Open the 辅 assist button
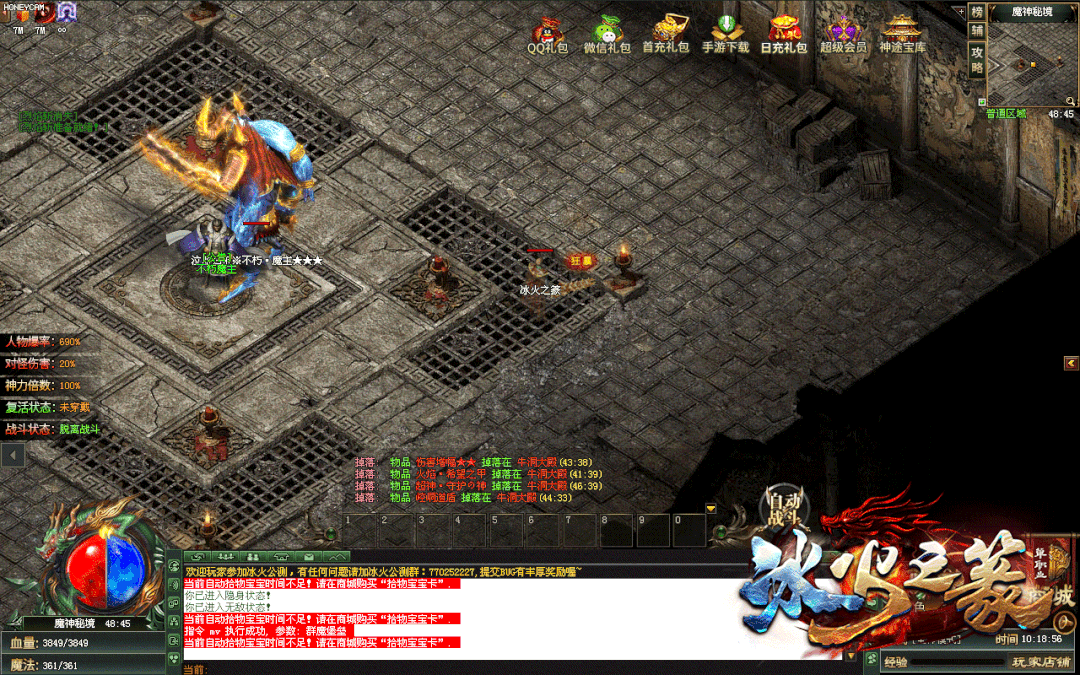1080x675 pixels. (977, 31)
